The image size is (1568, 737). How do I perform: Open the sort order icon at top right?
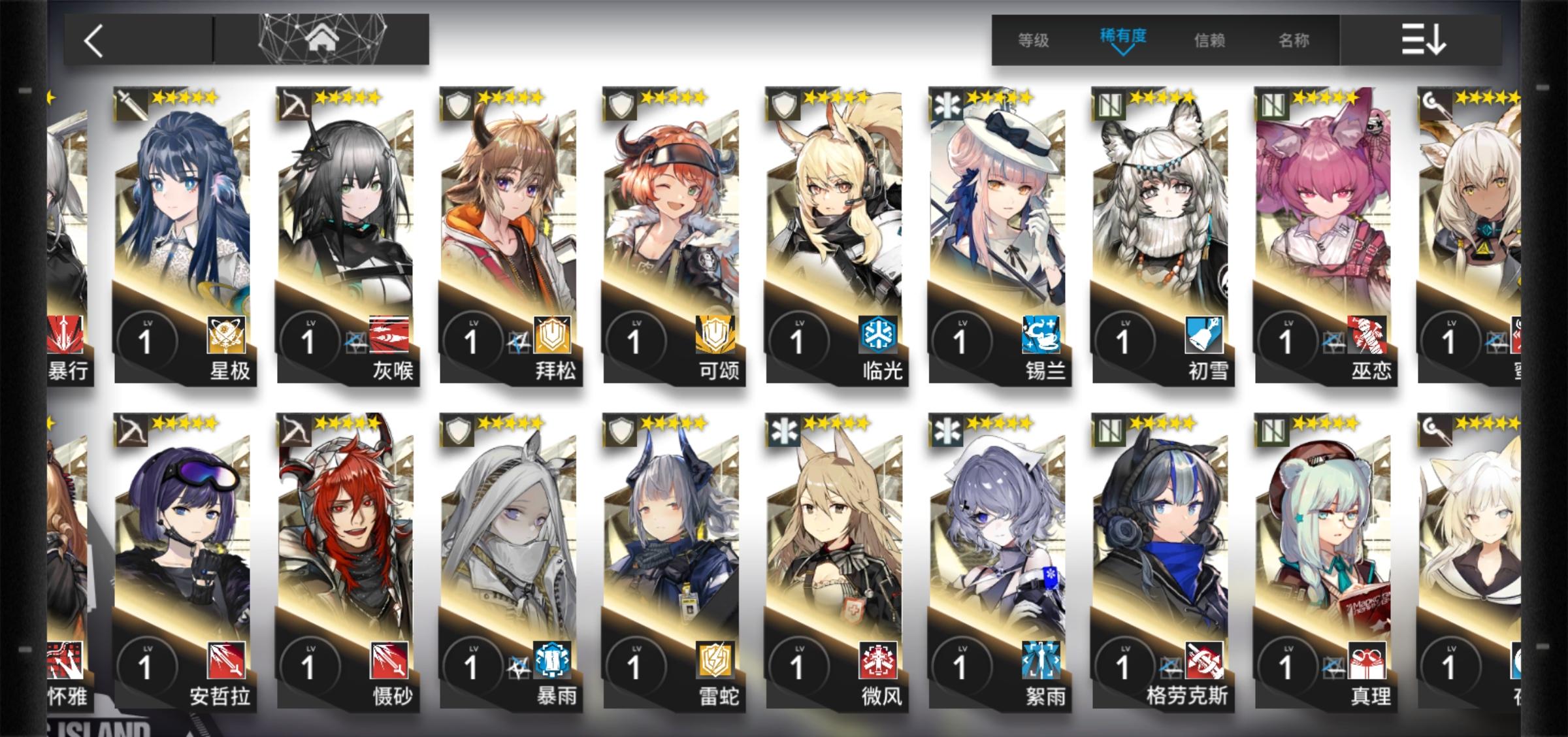[1423, 41]
